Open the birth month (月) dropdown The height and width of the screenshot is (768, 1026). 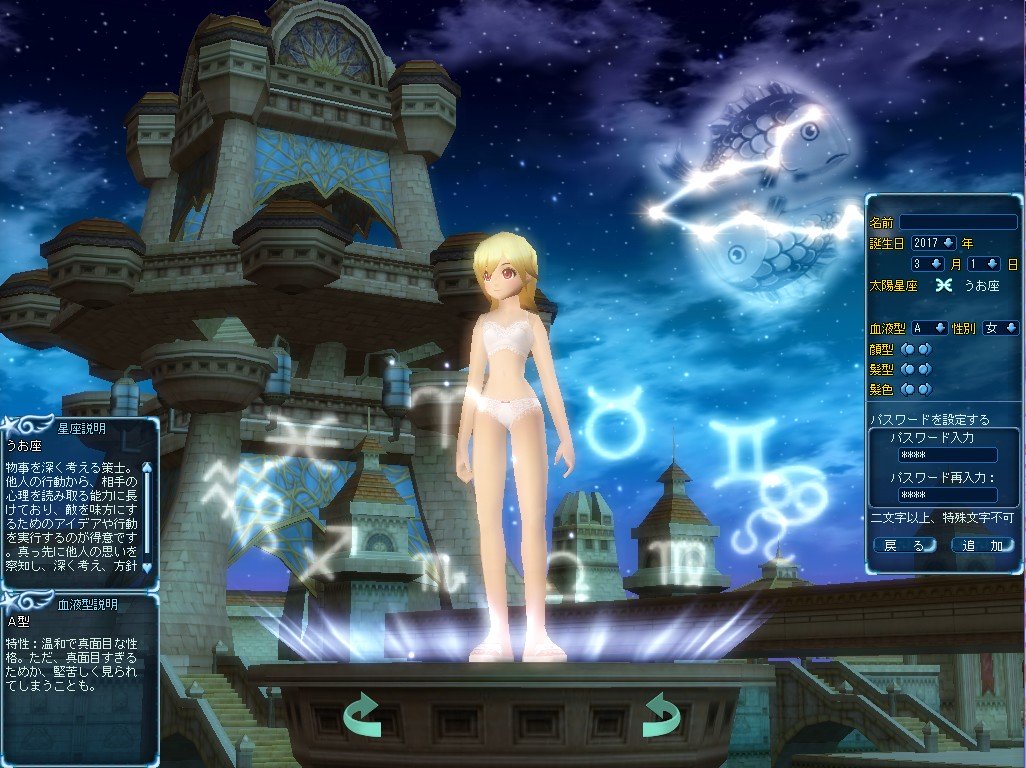pos(936,264)
